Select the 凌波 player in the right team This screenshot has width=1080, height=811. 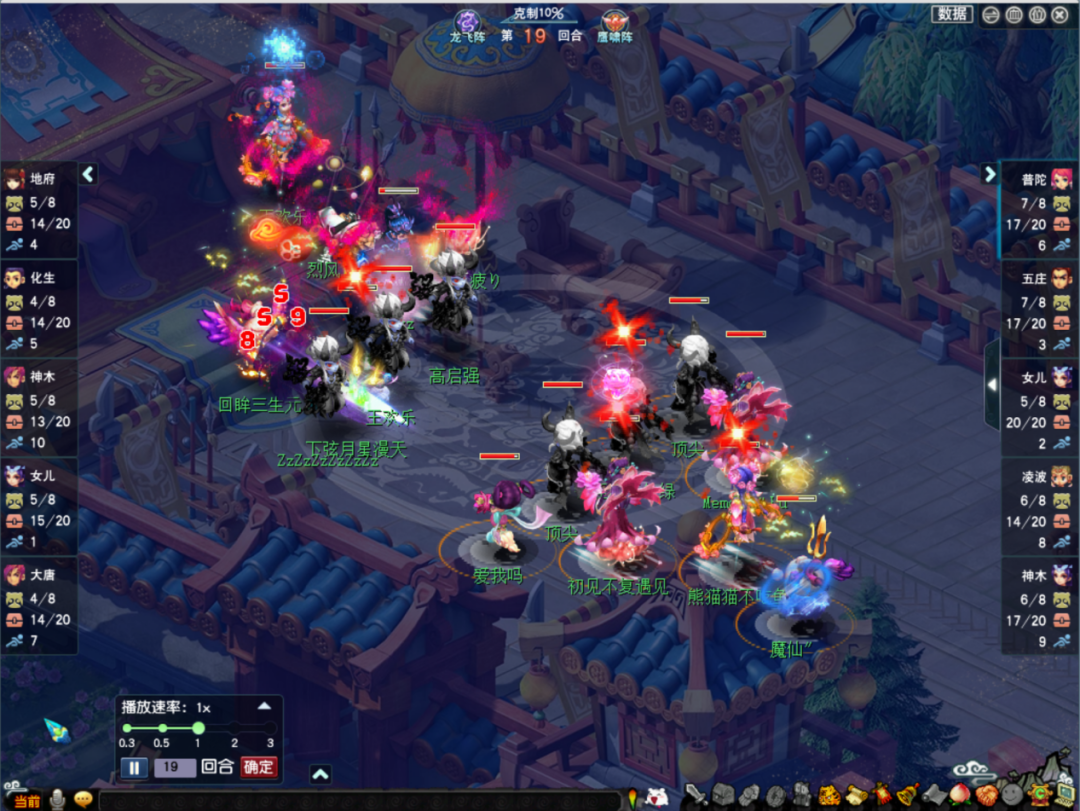tap(1040, 477)
